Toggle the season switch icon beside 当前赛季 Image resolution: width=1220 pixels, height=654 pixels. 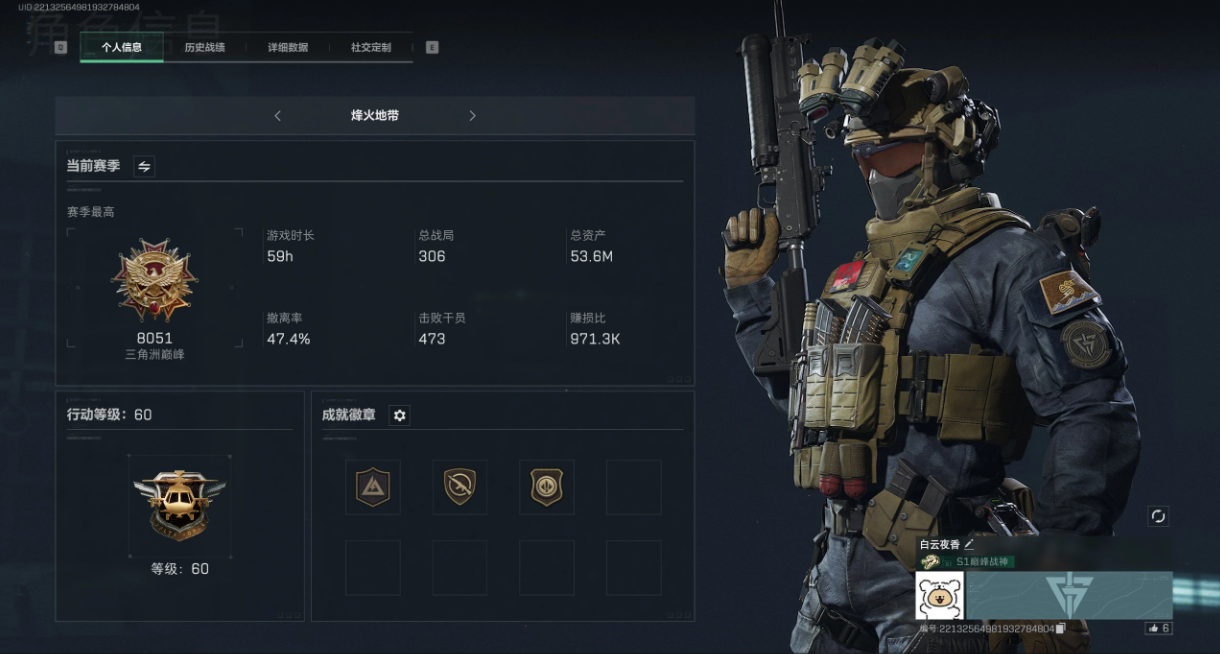click(144, 166)
